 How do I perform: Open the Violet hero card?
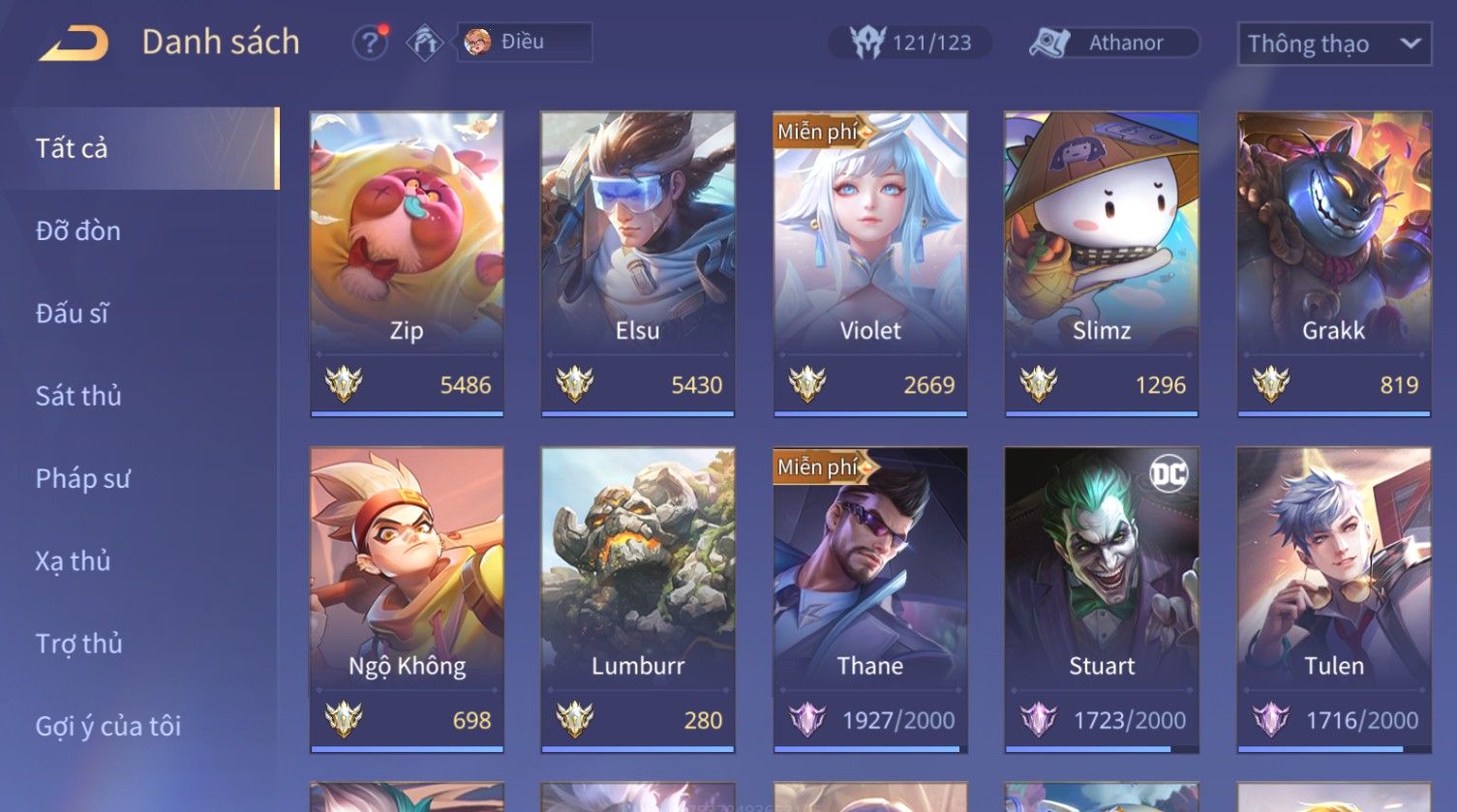tap(870, 263)
